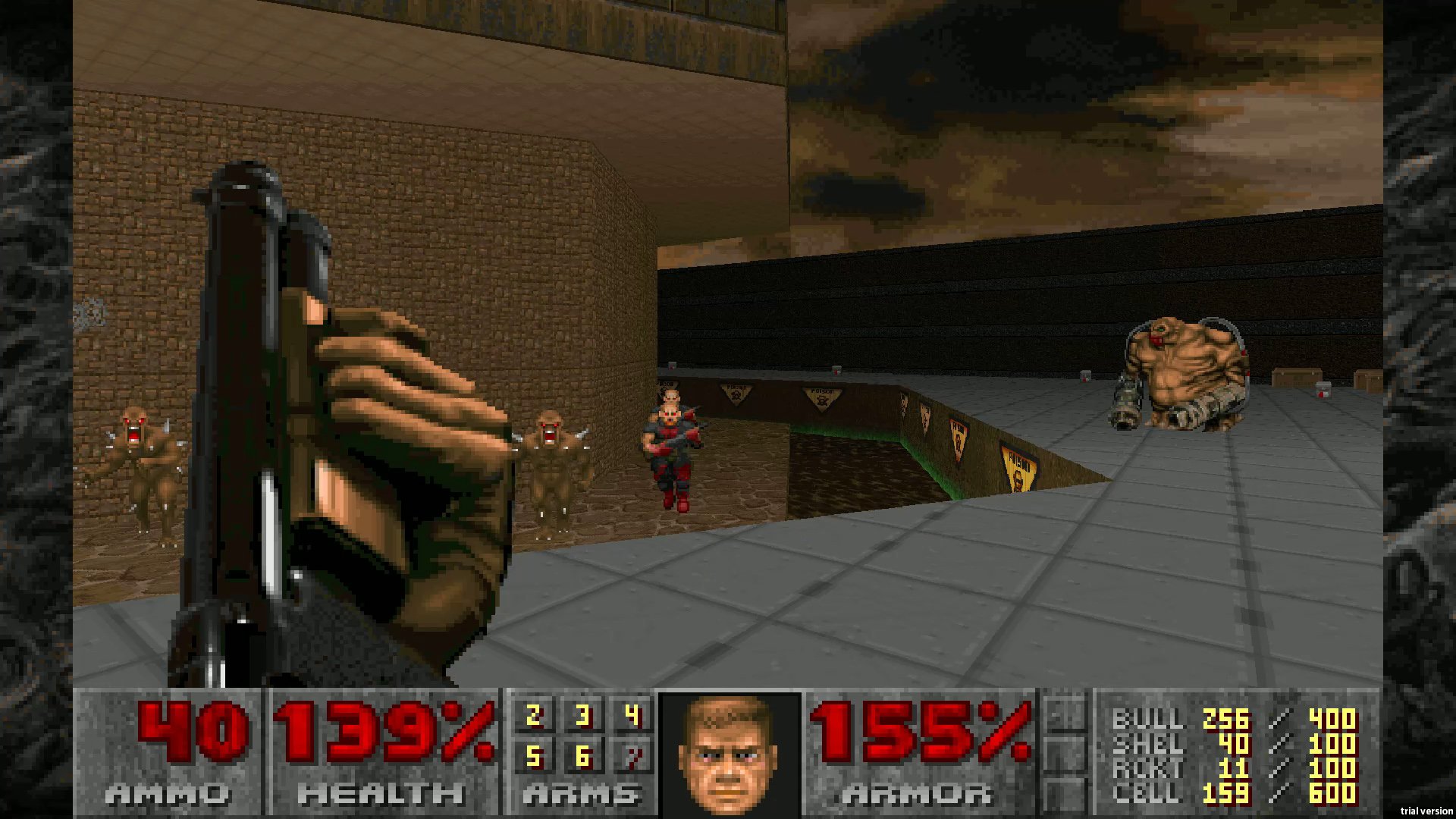The height and width of the screenshot is (819, 1456).
Task: Select weapon slot 6 in the ARMS panel
Action: 582,755
